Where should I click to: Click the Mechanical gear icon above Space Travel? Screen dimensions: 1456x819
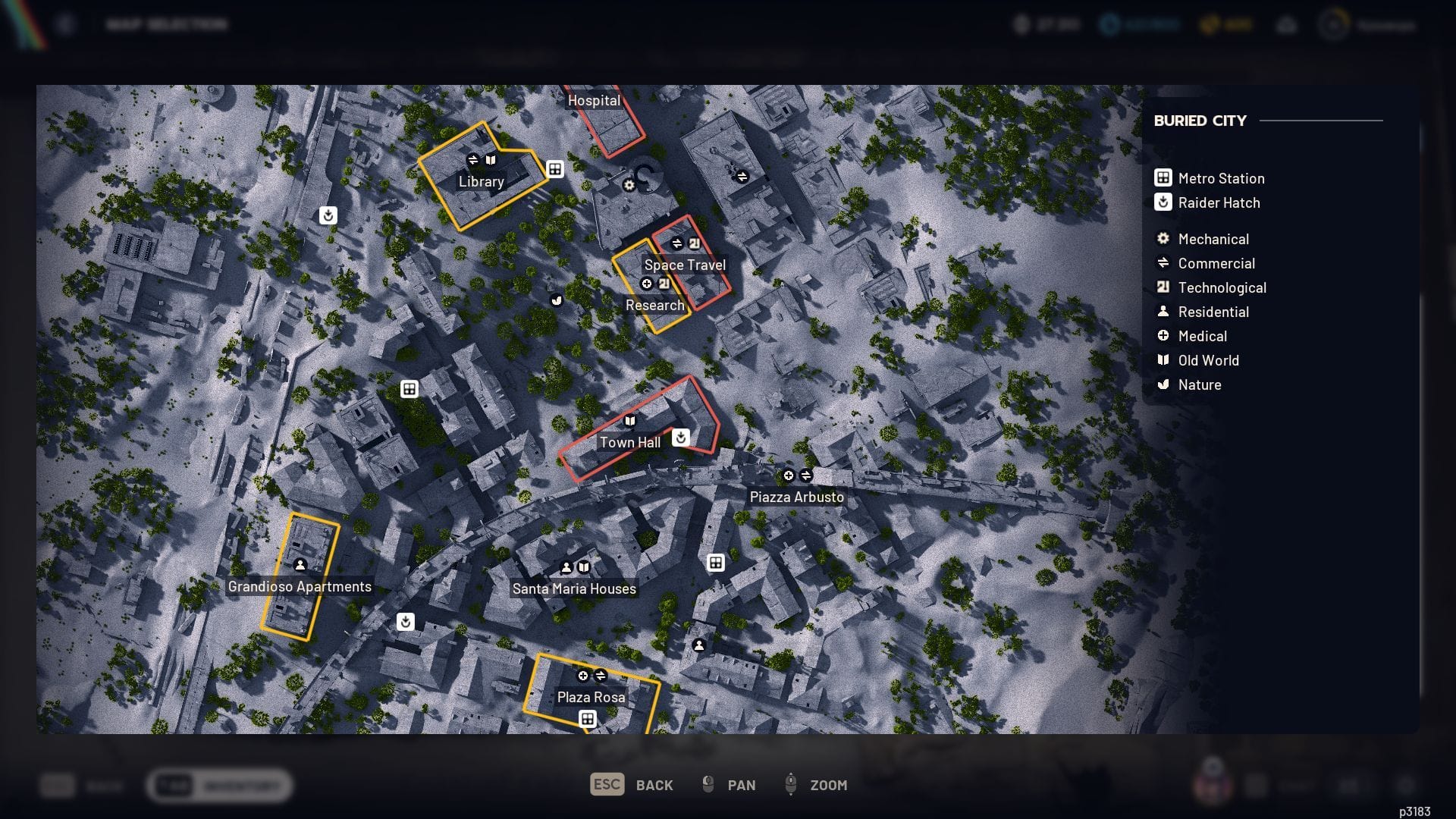pos(629,186)
